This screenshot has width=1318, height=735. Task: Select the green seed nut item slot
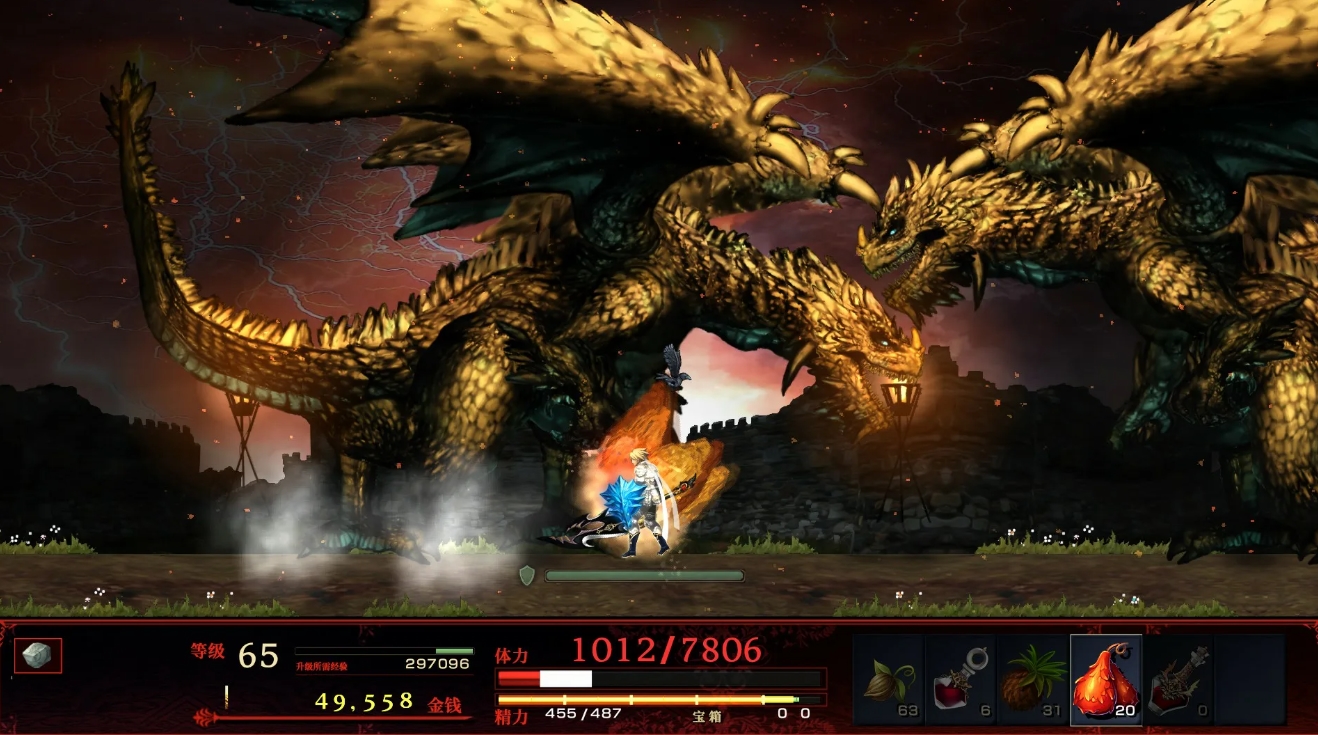click(888, 680)
